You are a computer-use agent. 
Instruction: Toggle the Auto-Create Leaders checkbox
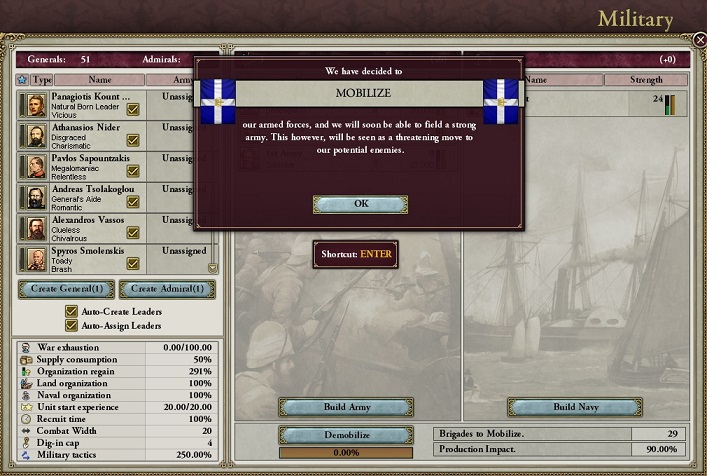point(71,311)
